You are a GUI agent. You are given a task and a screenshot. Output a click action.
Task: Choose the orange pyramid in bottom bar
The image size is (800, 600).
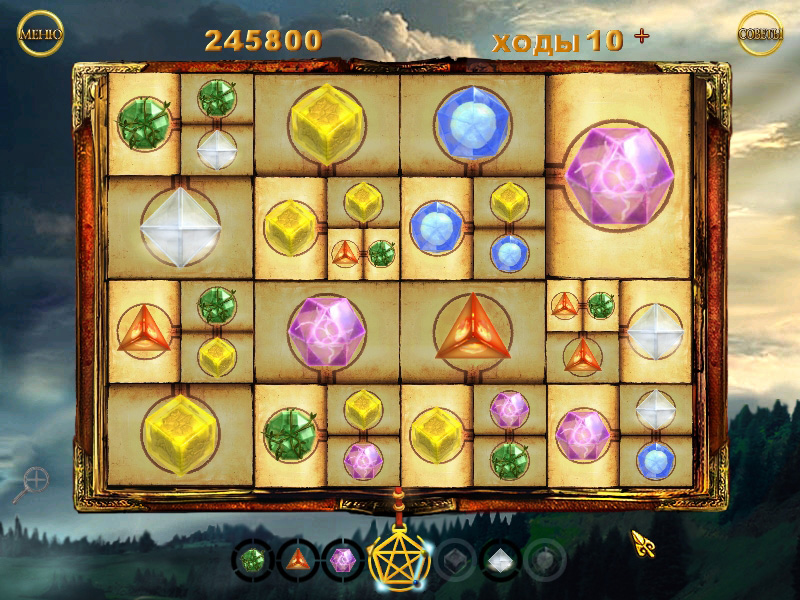298,559
